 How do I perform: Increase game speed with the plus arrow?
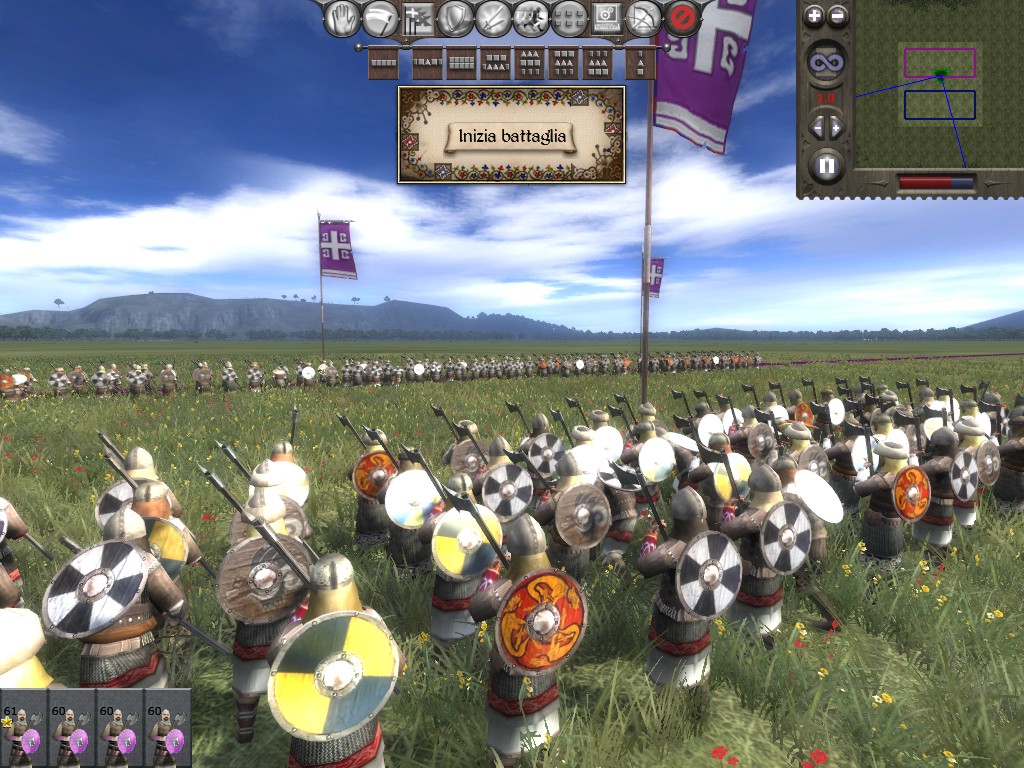point(837,127)
